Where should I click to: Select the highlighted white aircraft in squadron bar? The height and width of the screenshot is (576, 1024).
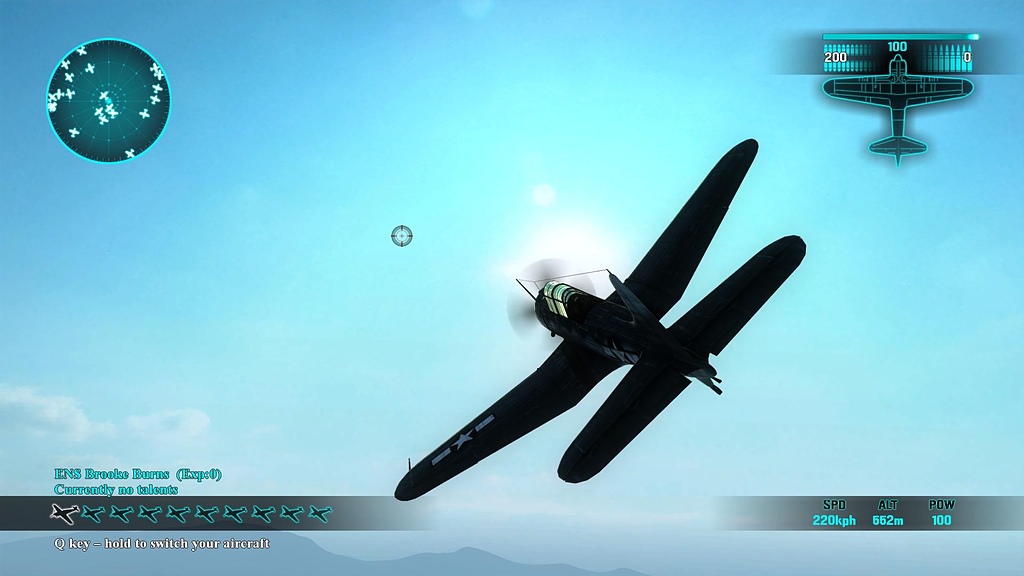pyautogui.click(x=65, y=514)
